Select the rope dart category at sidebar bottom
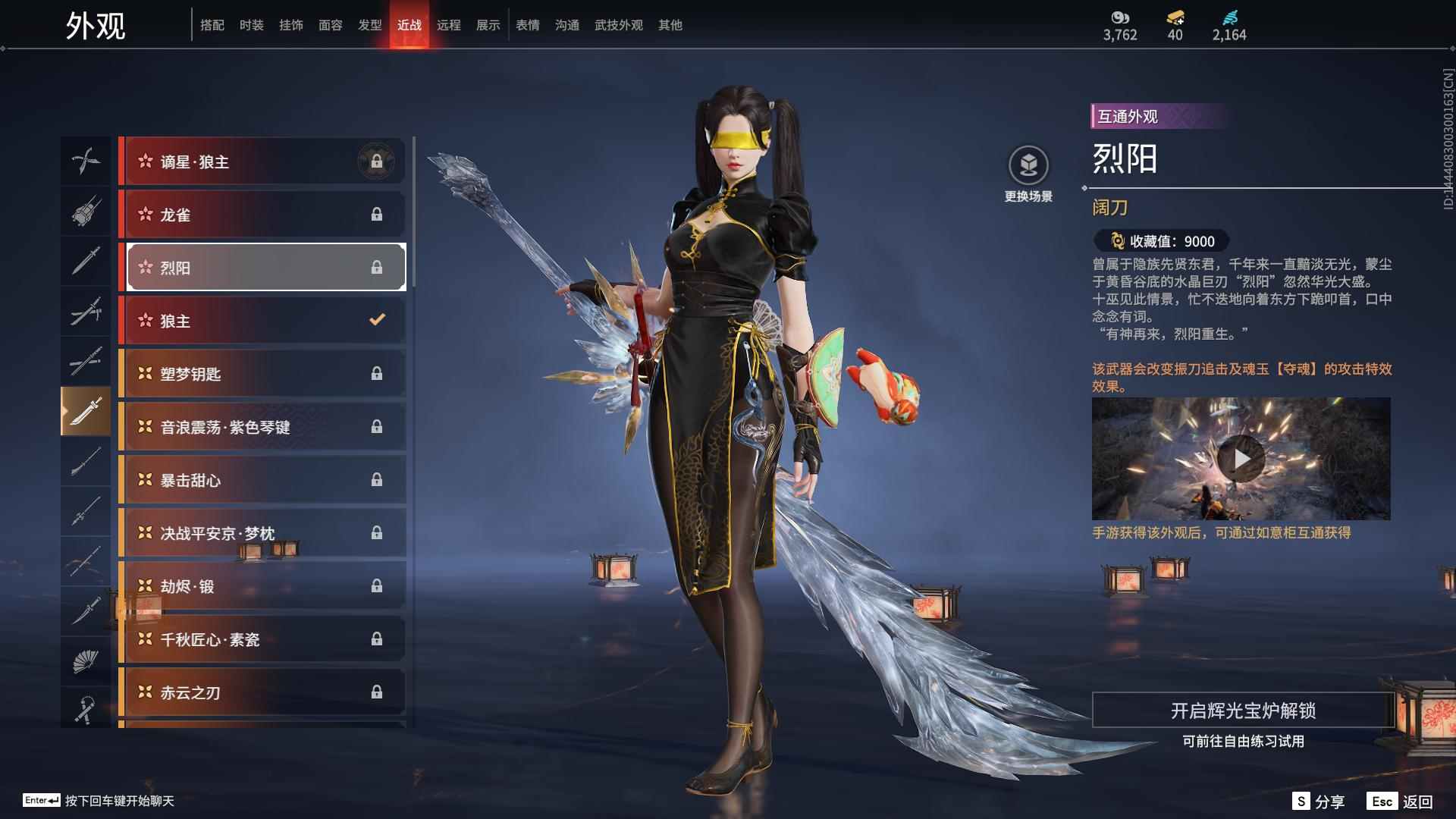 pos(86,709)
